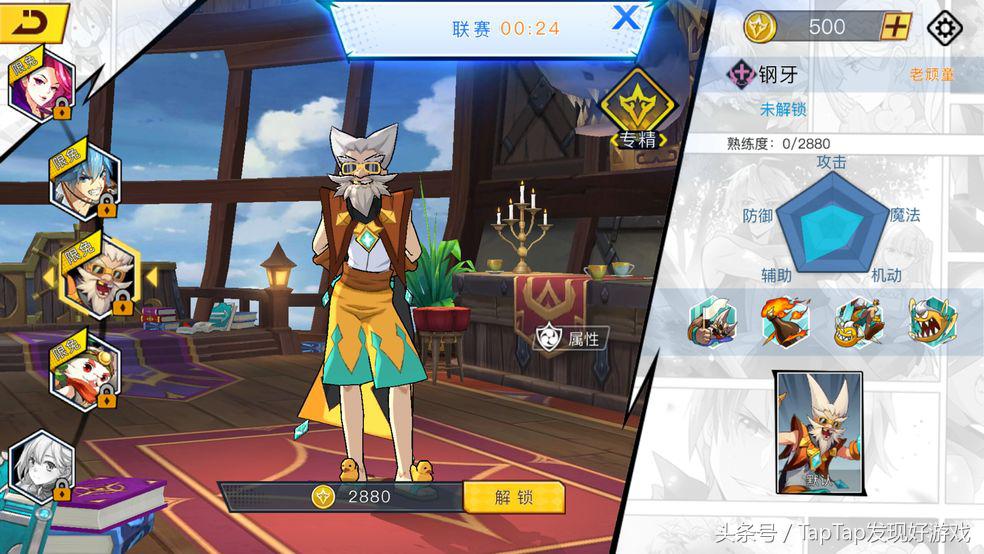Image resolution: width=984 pixels, height=554 pixels.
Task: Open the settings gear icon
Action: pyautogui.click(x=944, y=27)
